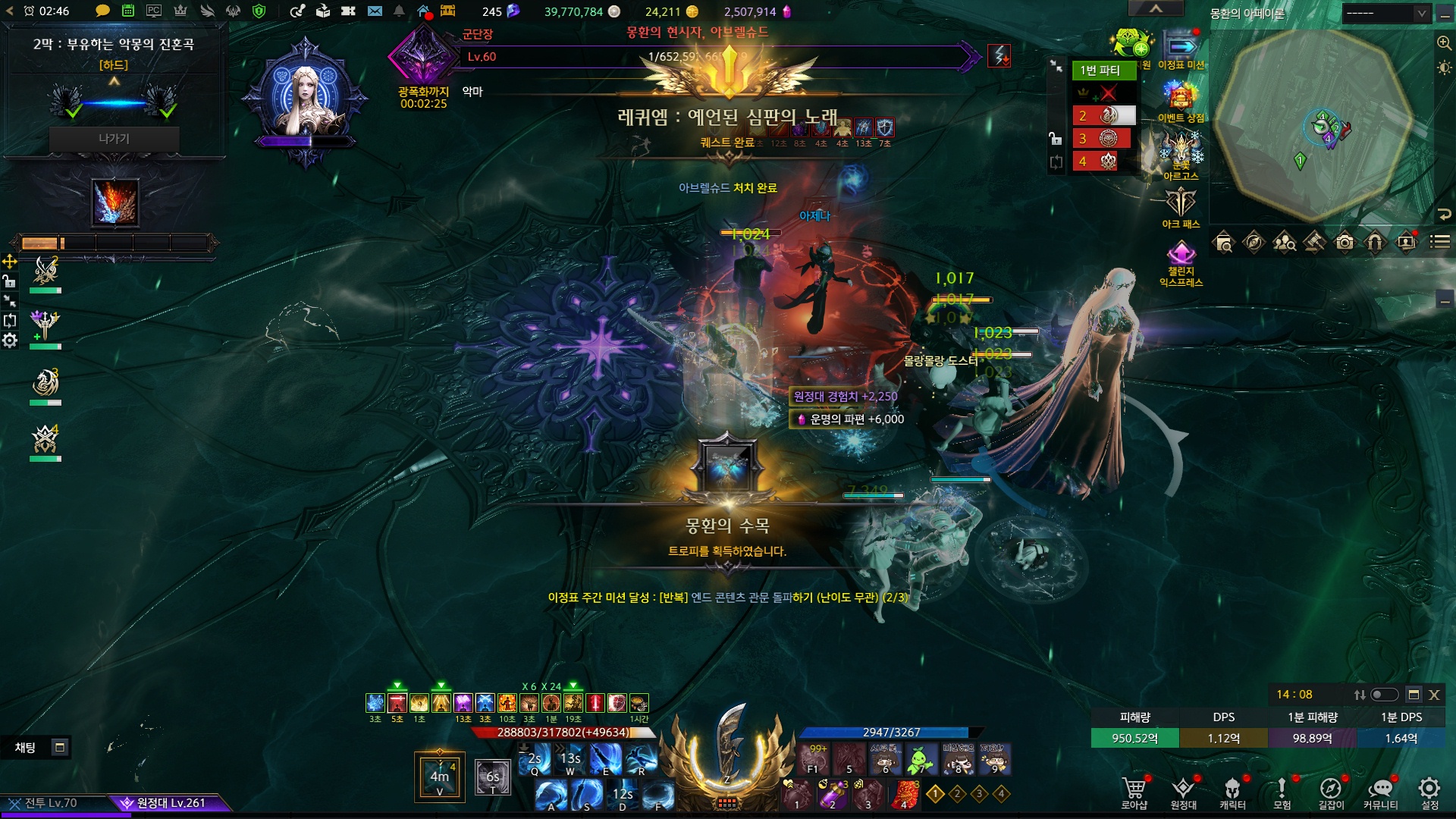Click the camera screenshot icon under minimap
The height and width of the screenshot is (819, 1456).
pos(1345,243)
